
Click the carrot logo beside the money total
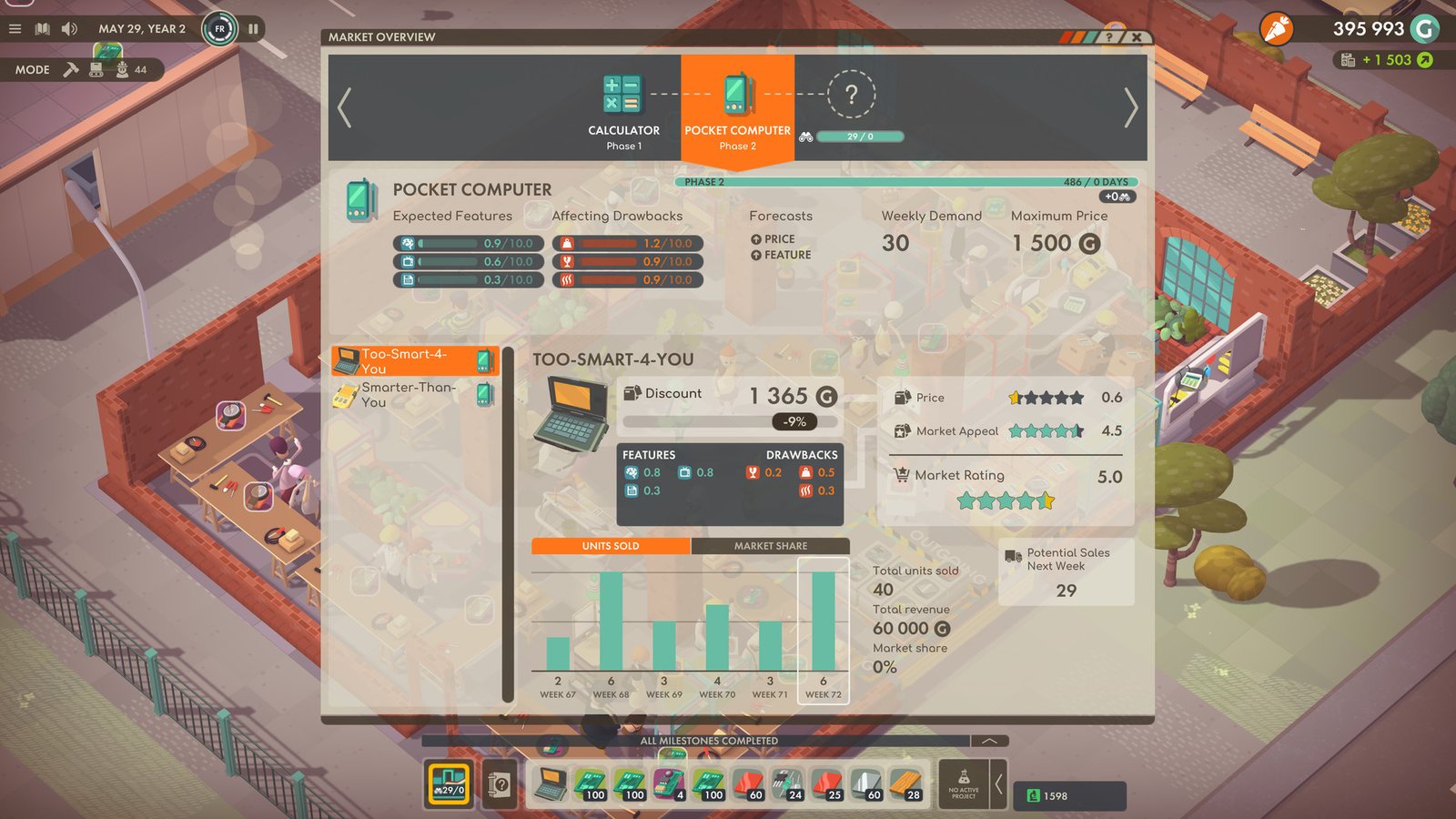(1274, 29)
